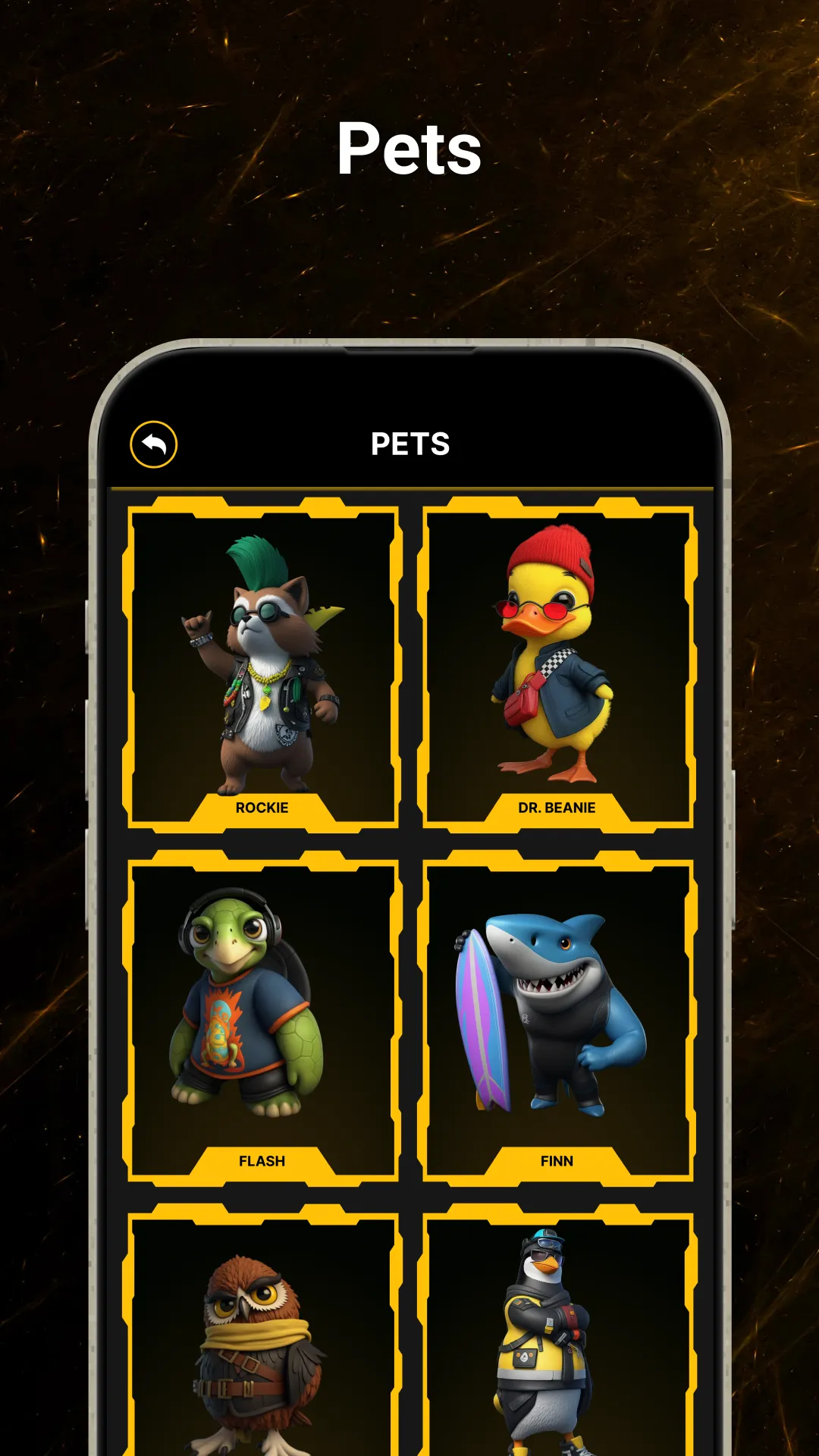Tap the back arrow button

tap(154, 444)
